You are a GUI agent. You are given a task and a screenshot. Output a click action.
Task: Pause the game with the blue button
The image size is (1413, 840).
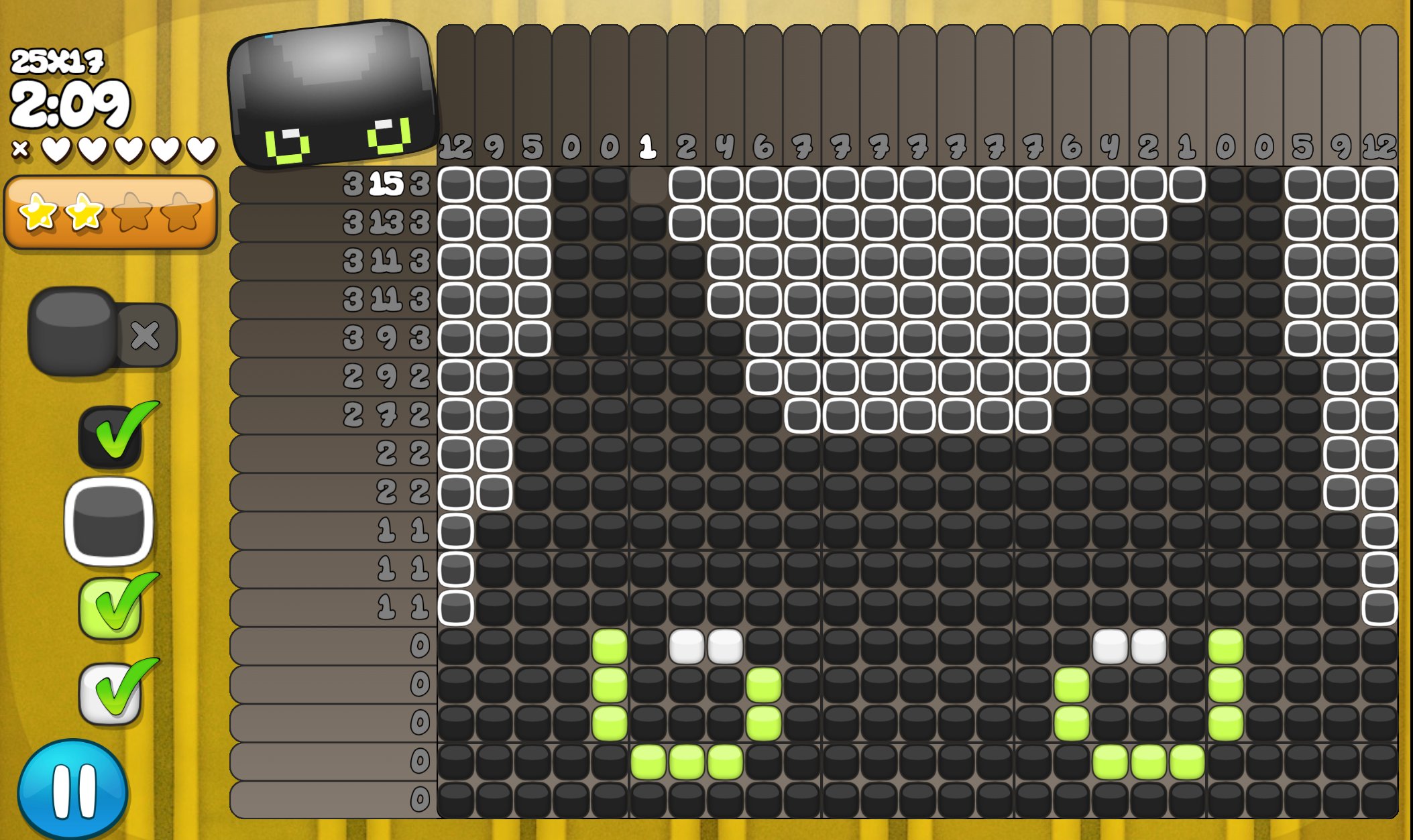click(x=72, y=789)
